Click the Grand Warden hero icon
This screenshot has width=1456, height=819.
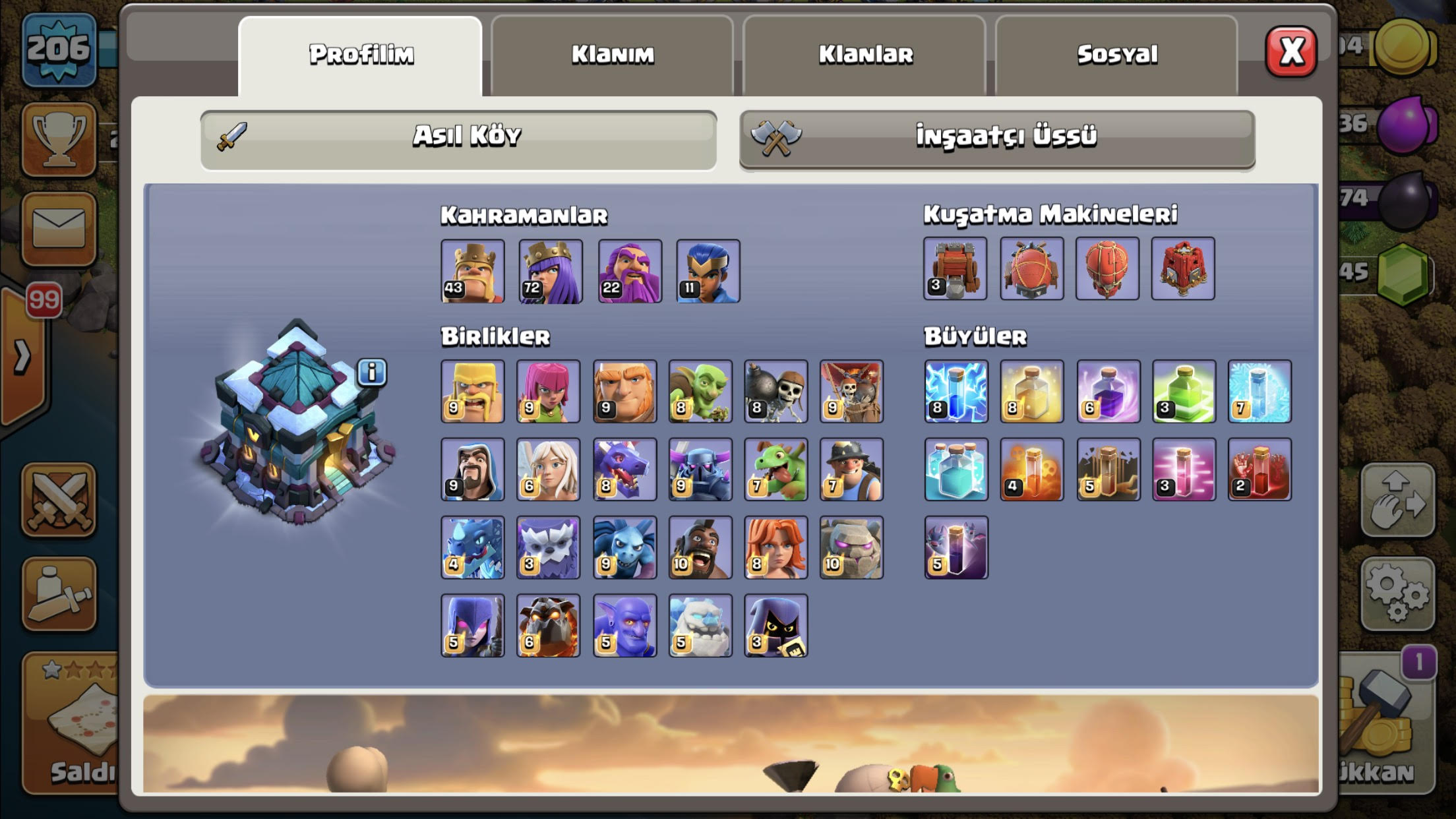pyautogui.click(x=630, y=271)
